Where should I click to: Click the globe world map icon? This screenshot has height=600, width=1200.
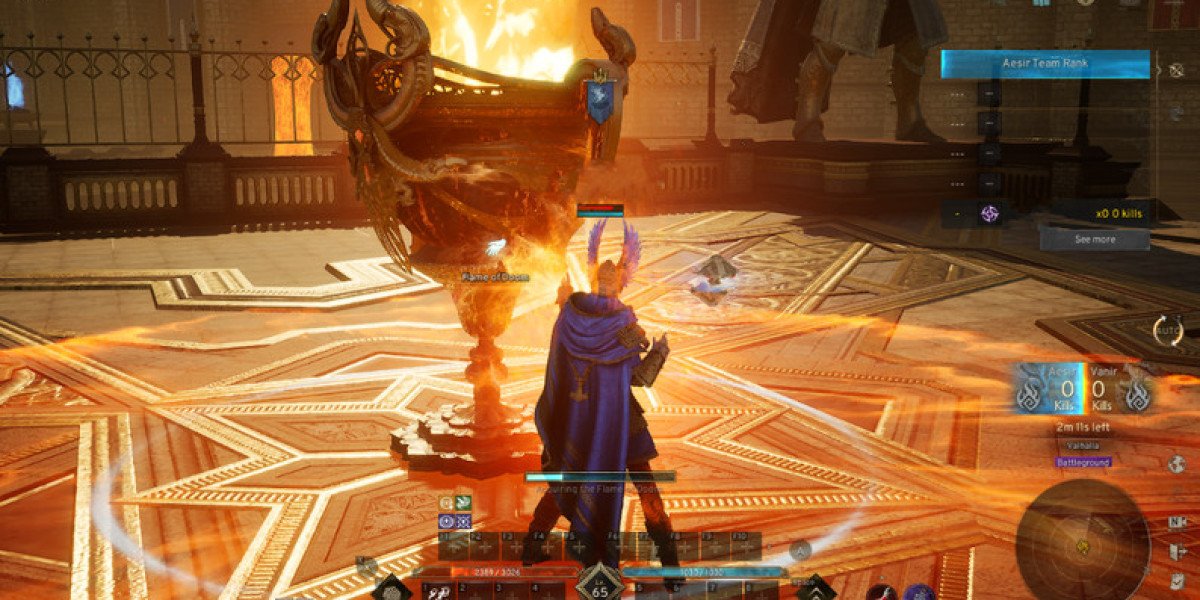[x=1176, y=464]
